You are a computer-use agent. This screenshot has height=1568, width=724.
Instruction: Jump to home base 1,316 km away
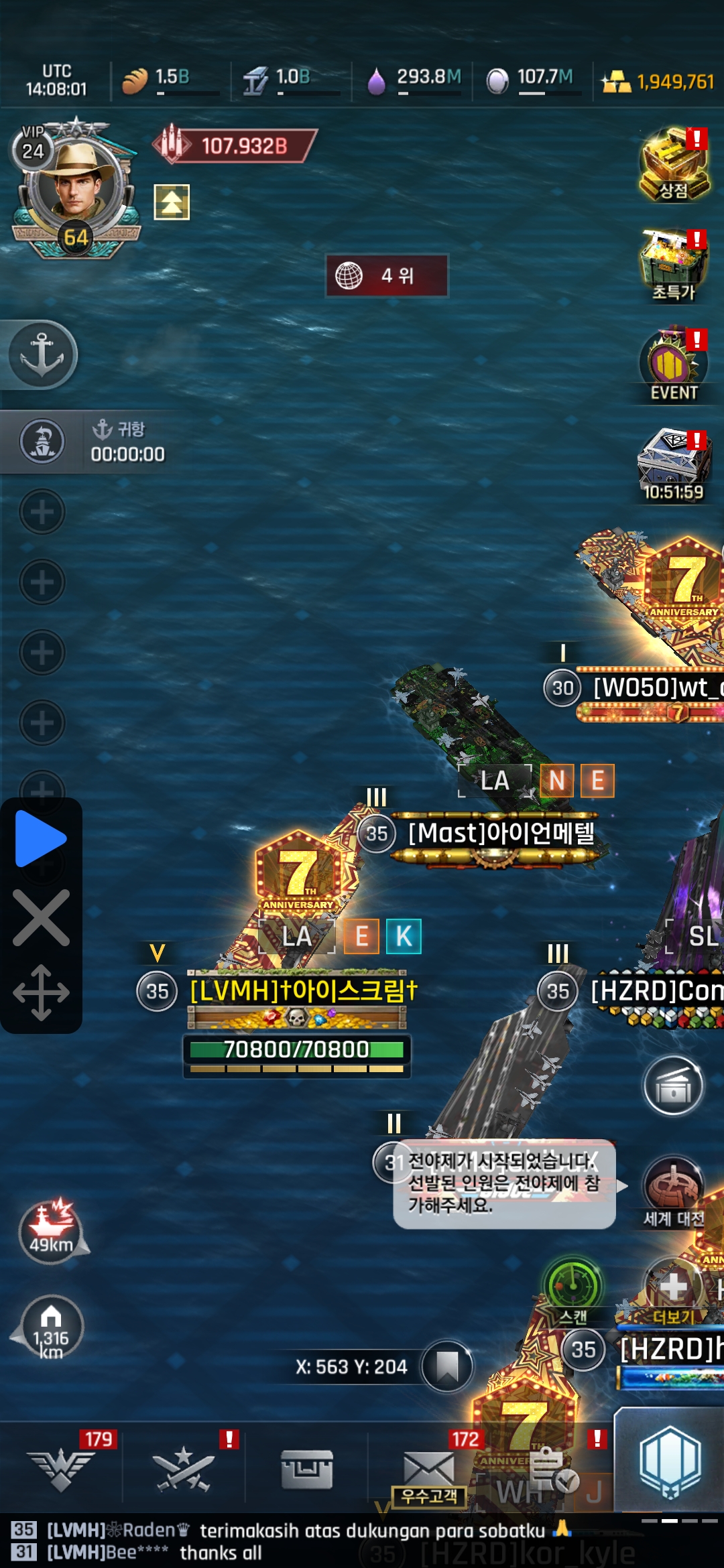(51, 1327)
